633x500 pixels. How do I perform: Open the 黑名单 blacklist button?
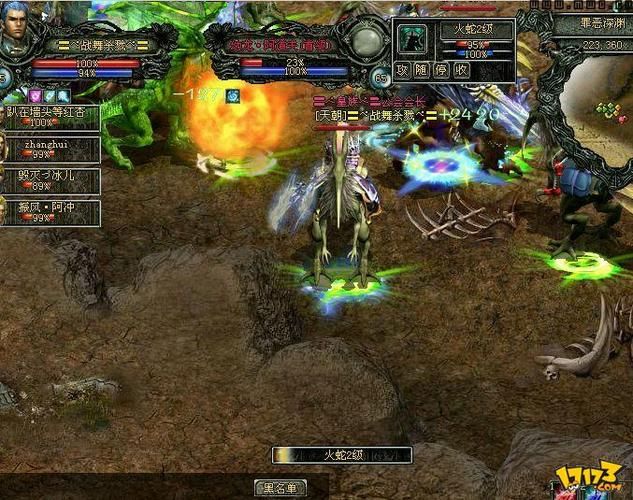coord(282,488)
